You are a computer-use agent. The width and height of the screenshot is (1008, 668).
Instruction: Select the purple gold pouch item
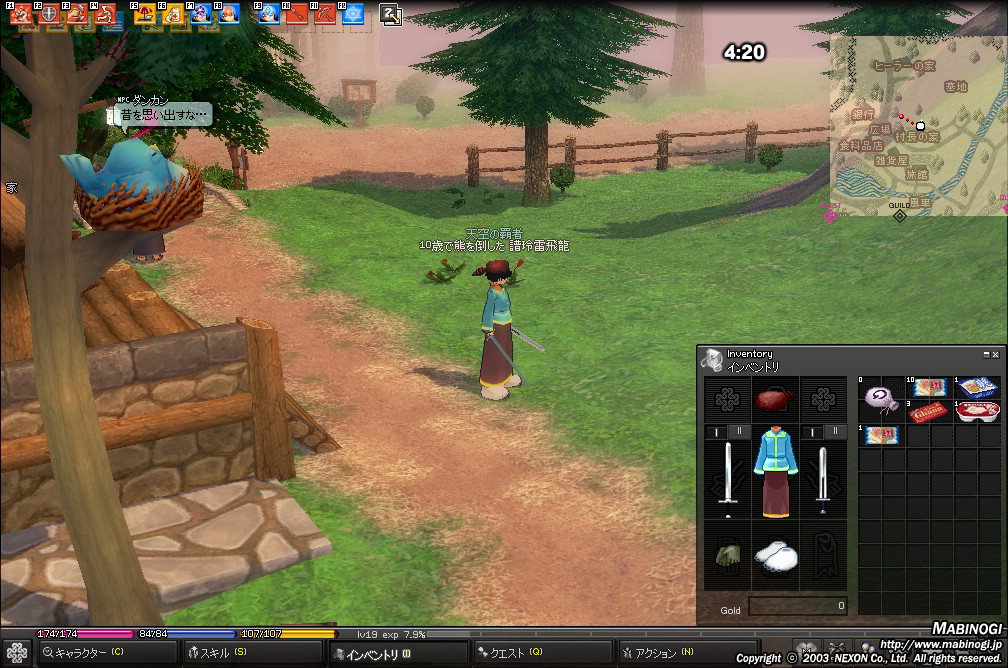tap(880, 397)
